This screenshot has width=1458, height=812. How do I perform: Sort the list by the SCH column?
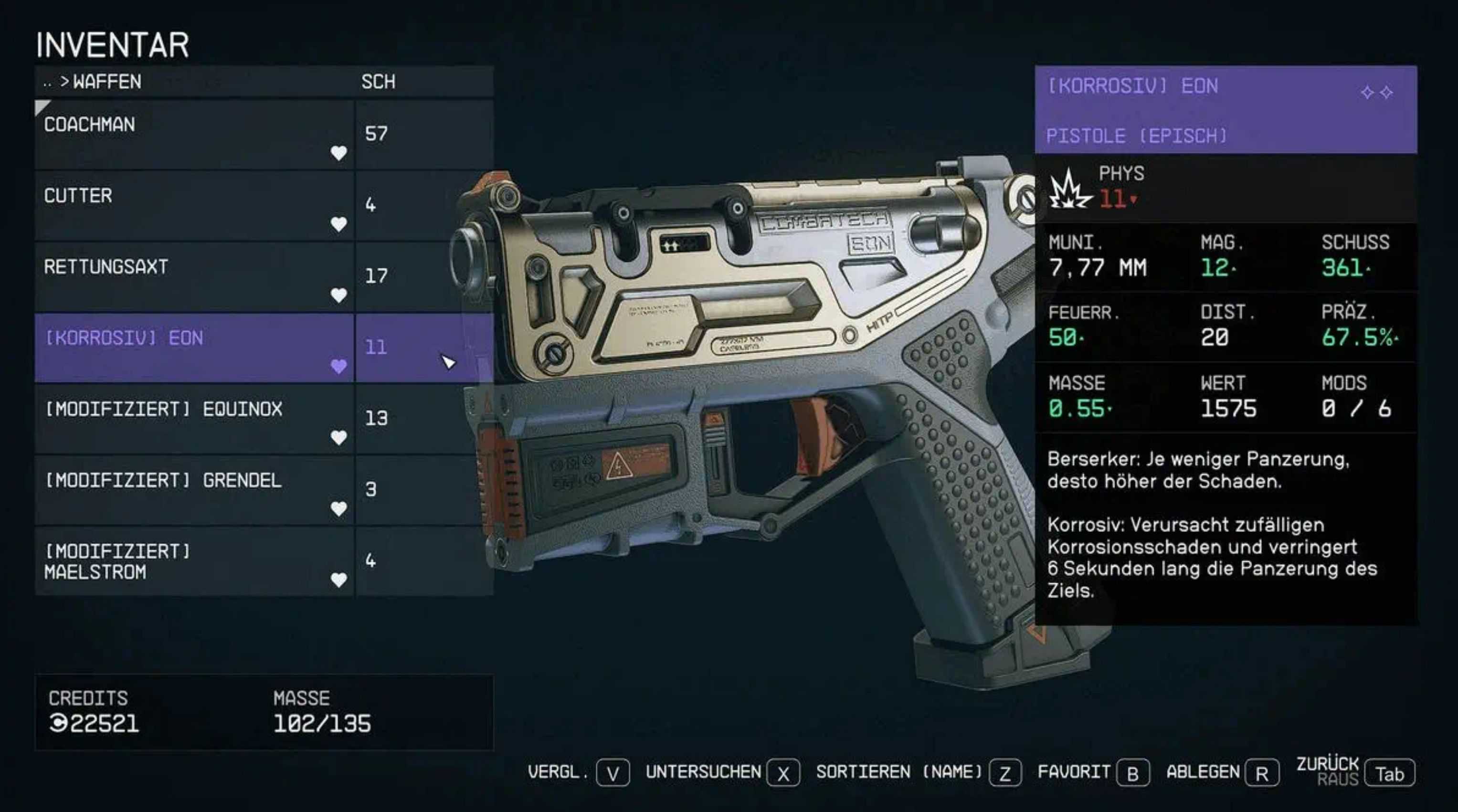pyautogui.click(x=378, y=82)
